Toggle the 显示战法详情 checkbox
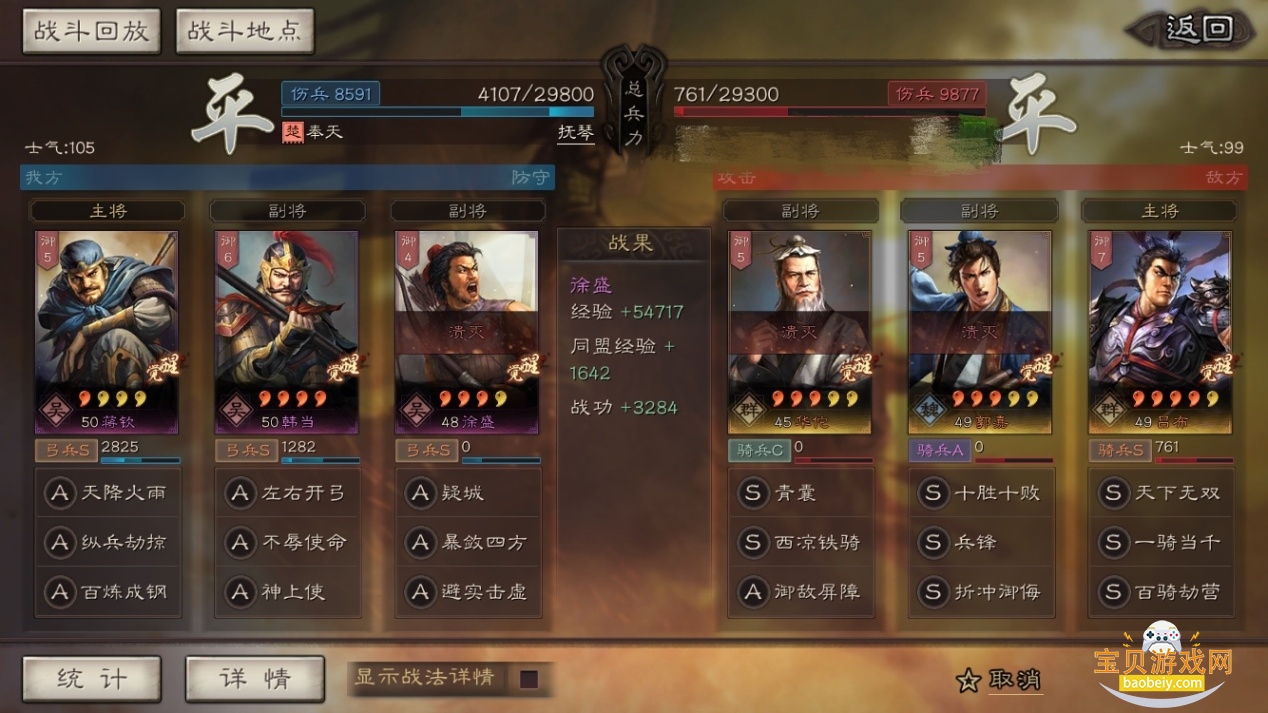Image resolution: width=1268 pixels, height=713 pixels. tap(529, 679)
